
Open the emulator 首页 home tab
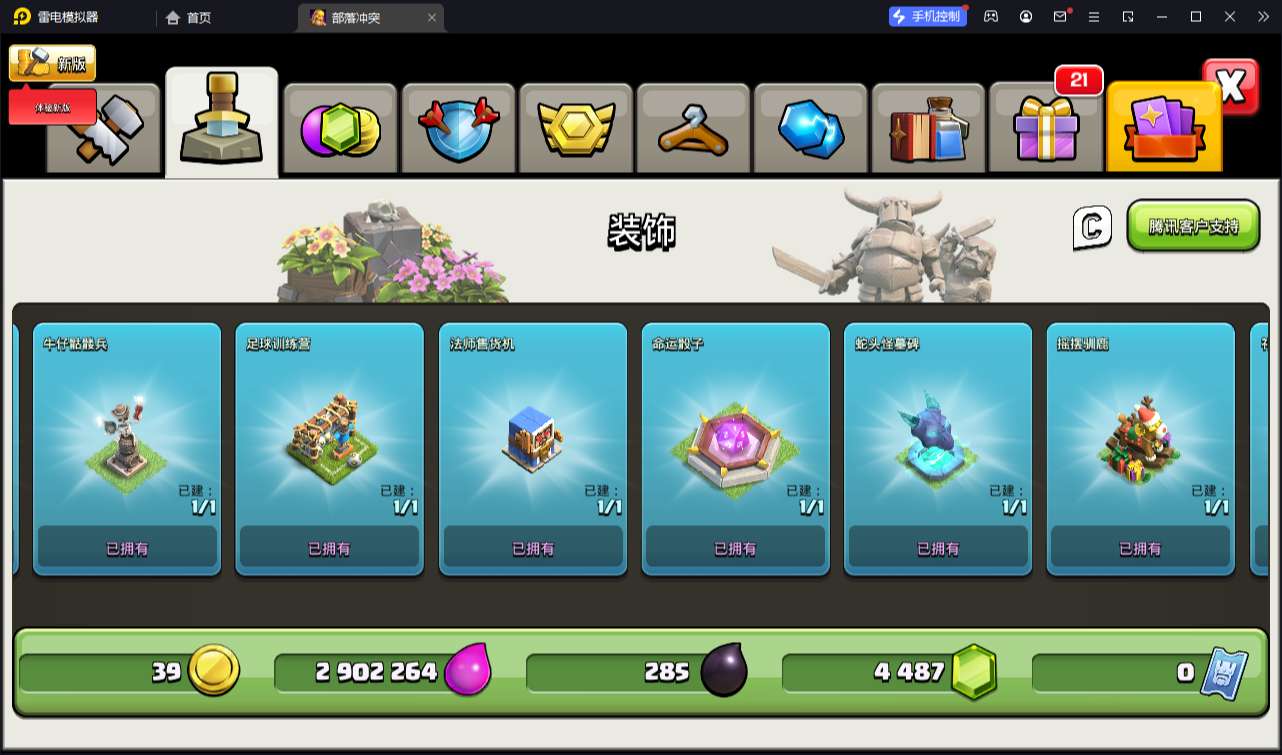[x=189, y=17]
